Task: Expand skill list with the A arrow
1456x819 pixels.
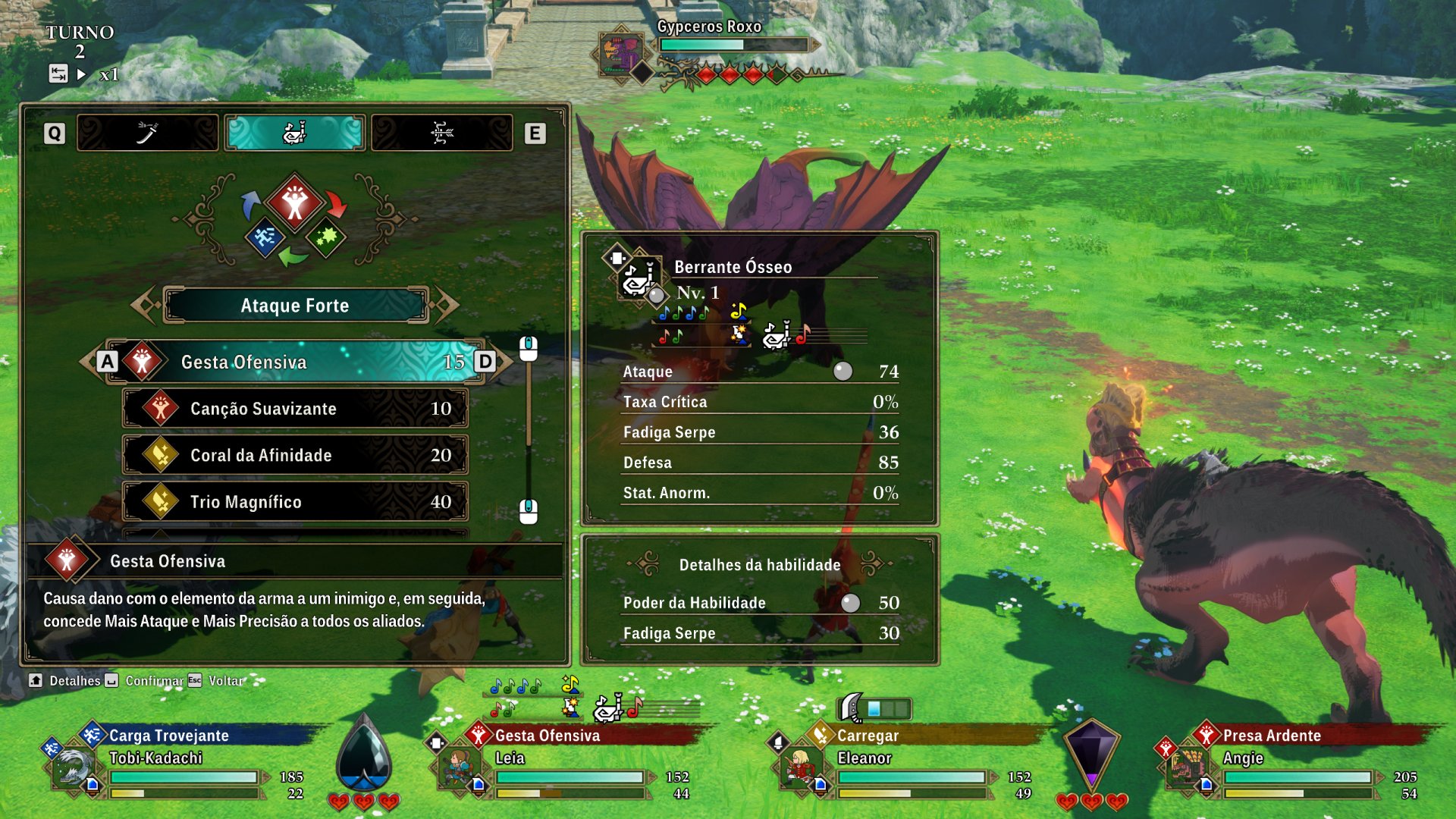Action: (x=107, y=362)
